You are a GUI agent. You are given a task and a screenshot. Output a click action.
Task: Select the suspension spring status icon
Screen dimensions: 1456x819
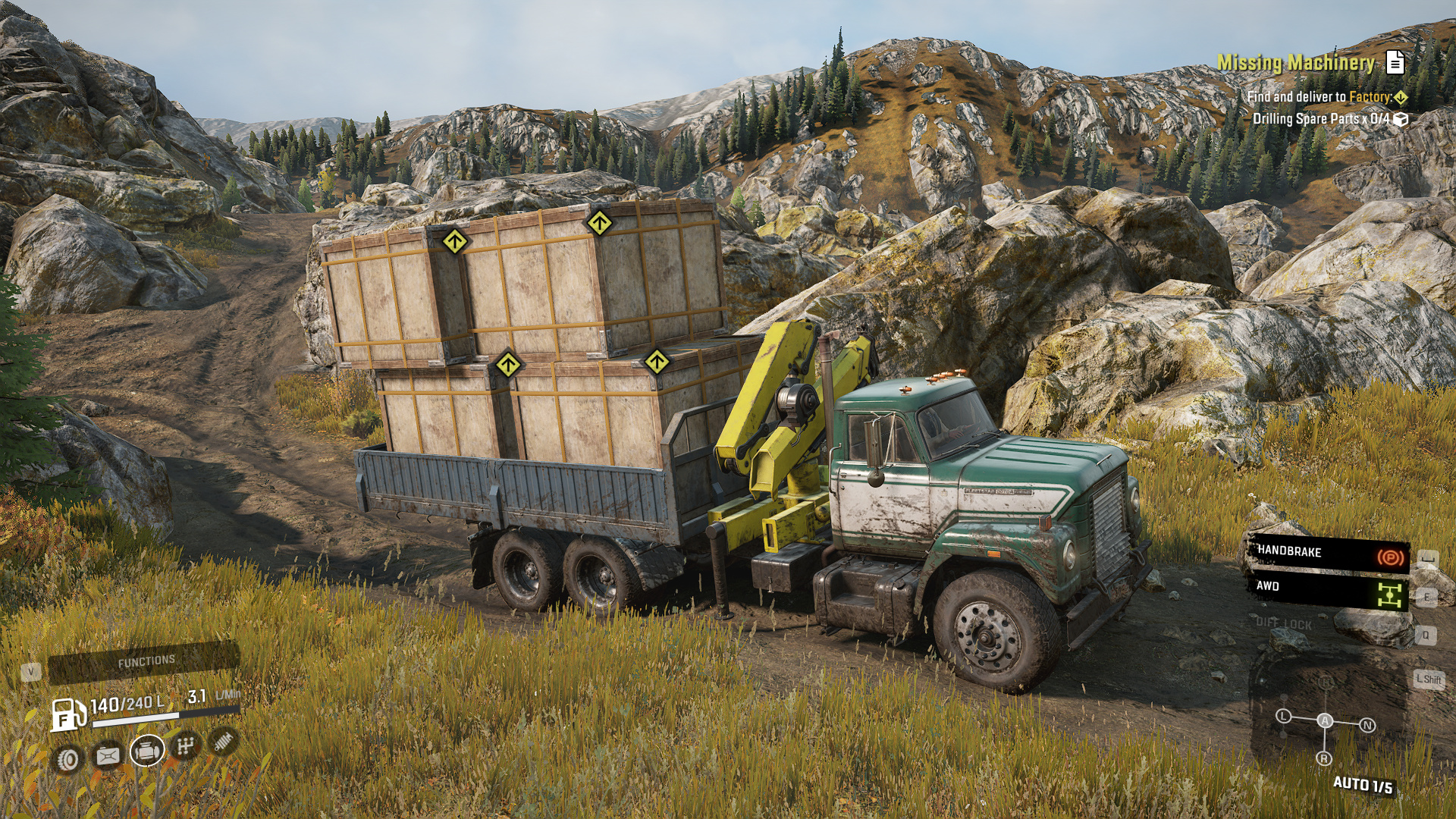point(223,741)
